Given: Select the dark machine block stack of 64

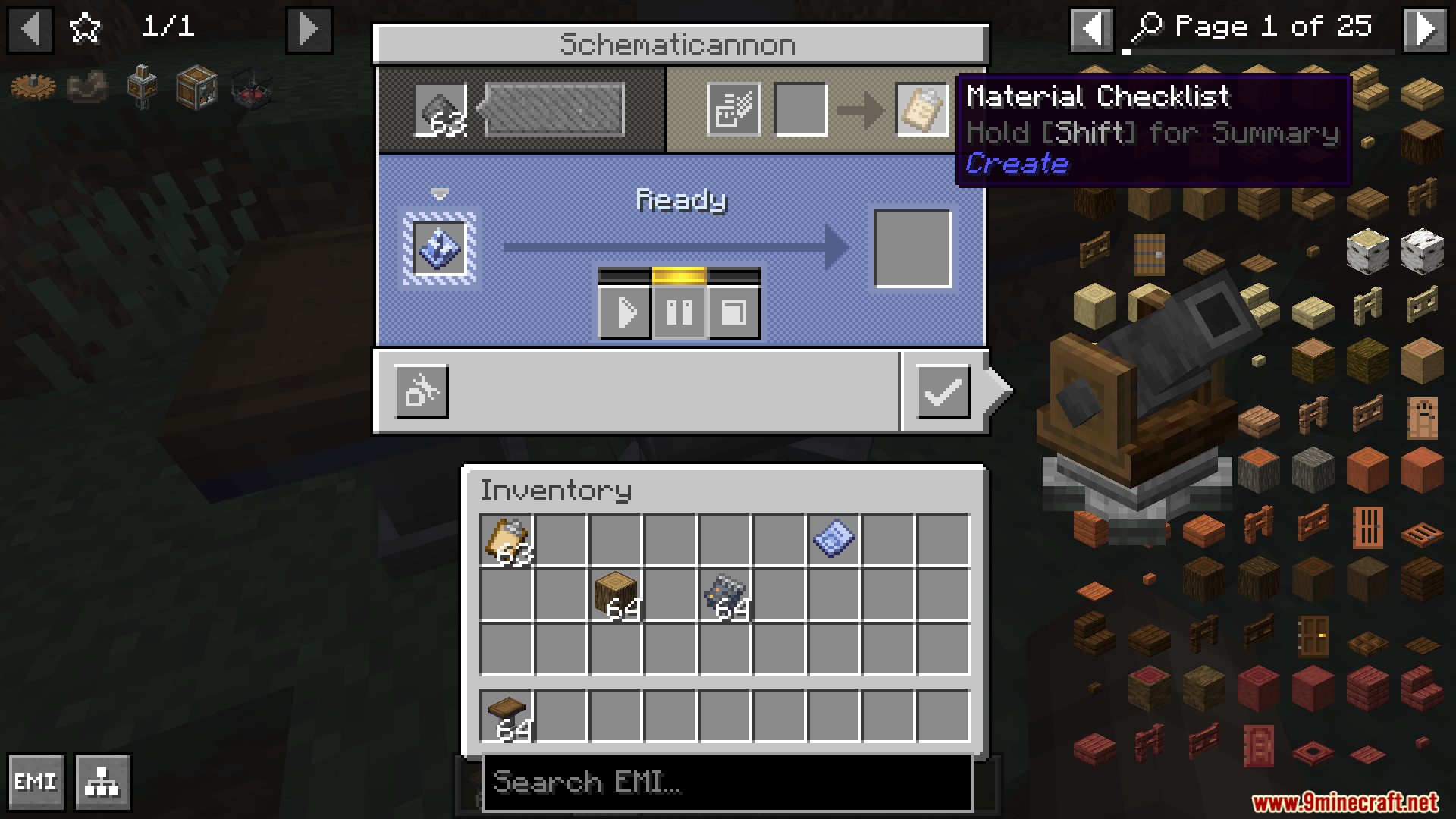Looking at the screenshot, I should (725, 595).
